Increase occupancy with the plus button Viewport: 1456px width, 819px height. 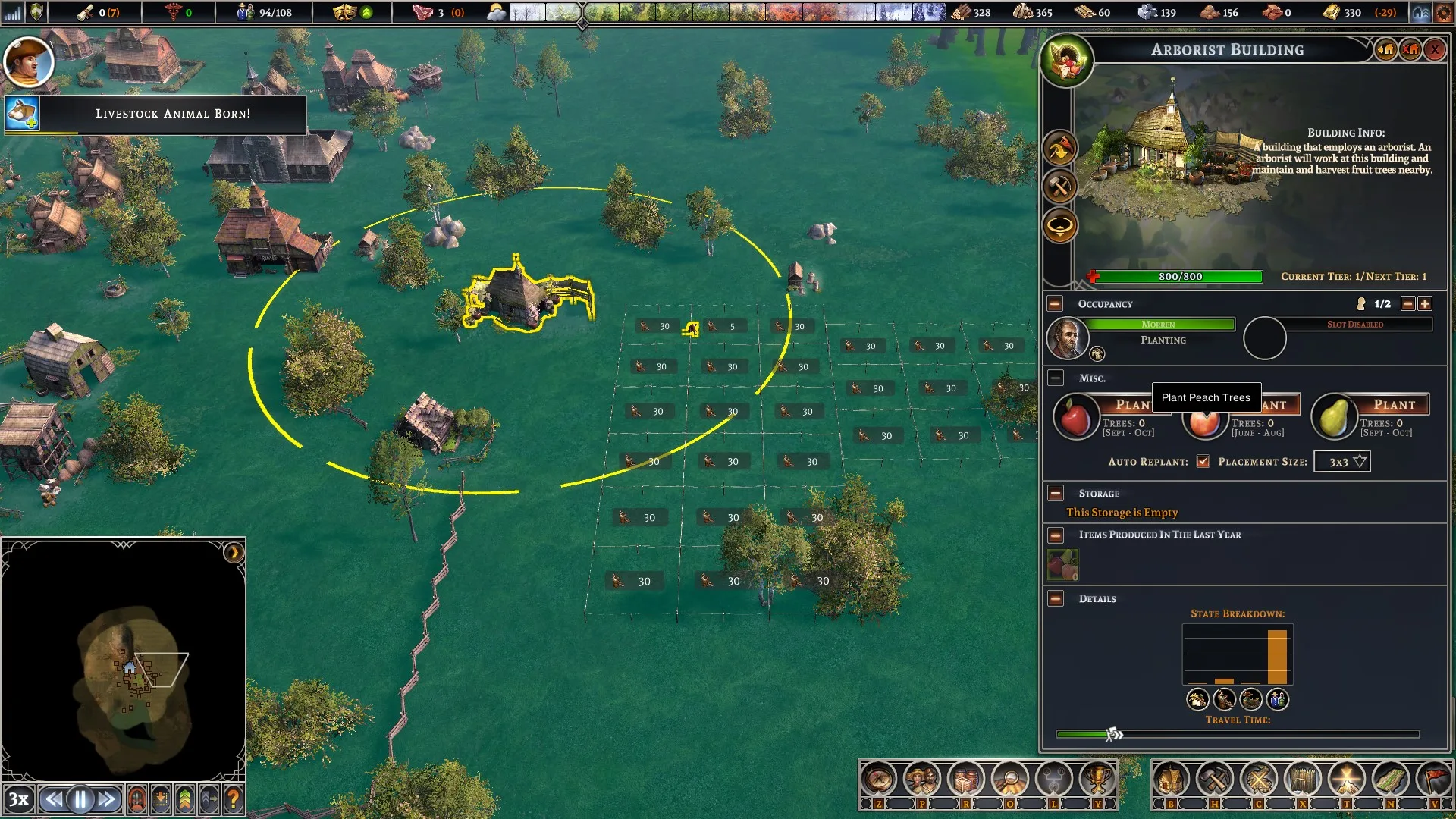coord(1425,304)
